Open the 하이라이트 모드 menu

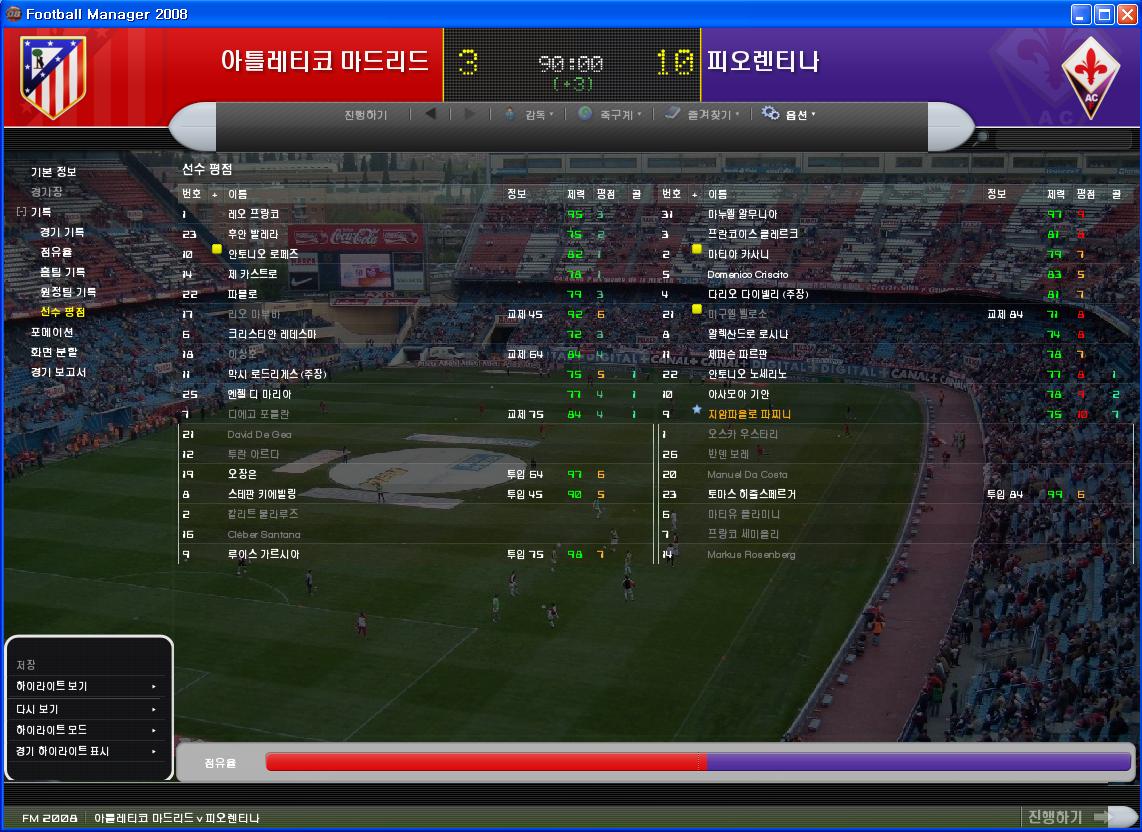(x=86, y=730)
